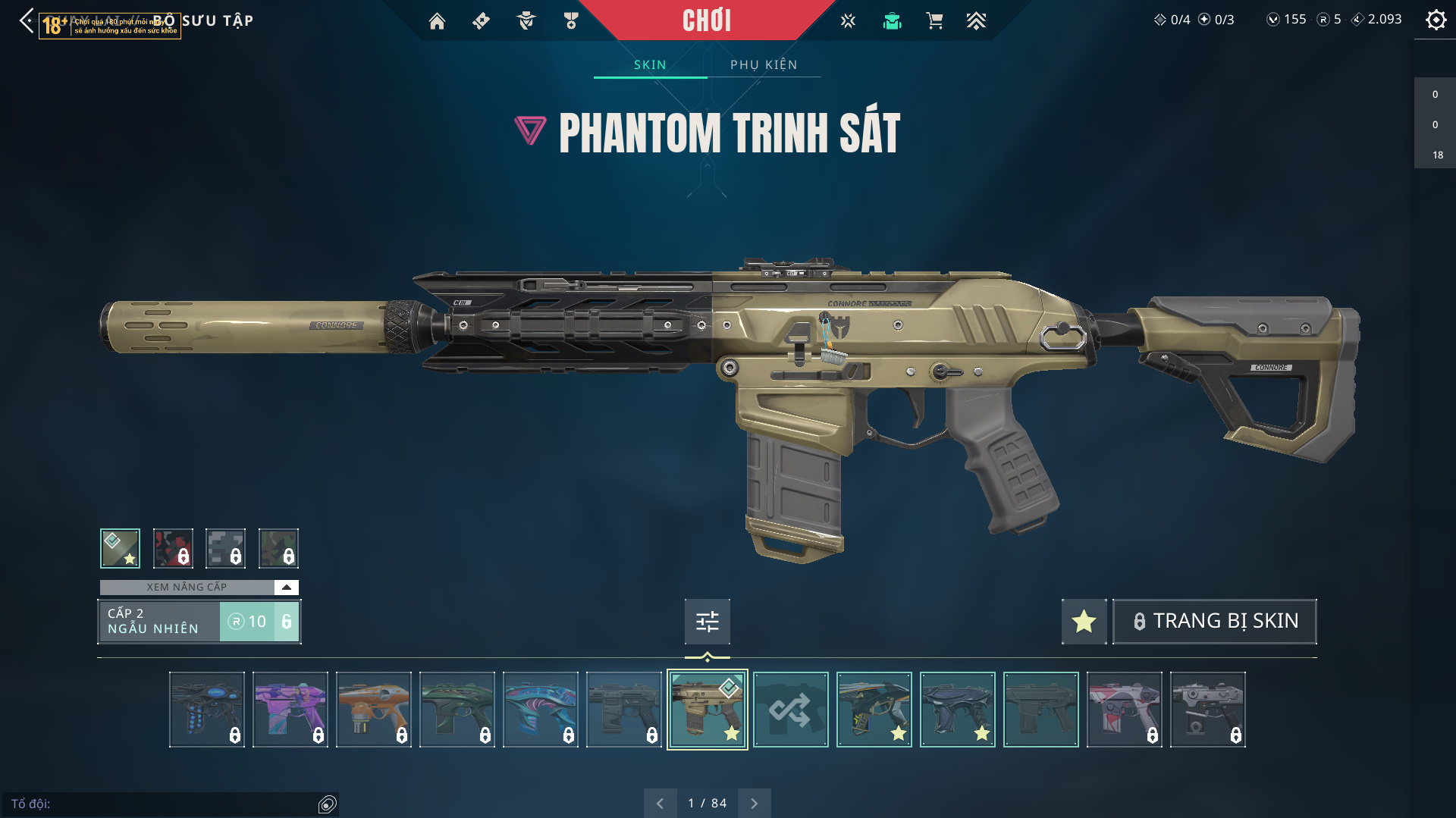Select the purple Phantom skin thumbnail
Viewport: 1456px width, 818px height.
click(x=290, y=710)
